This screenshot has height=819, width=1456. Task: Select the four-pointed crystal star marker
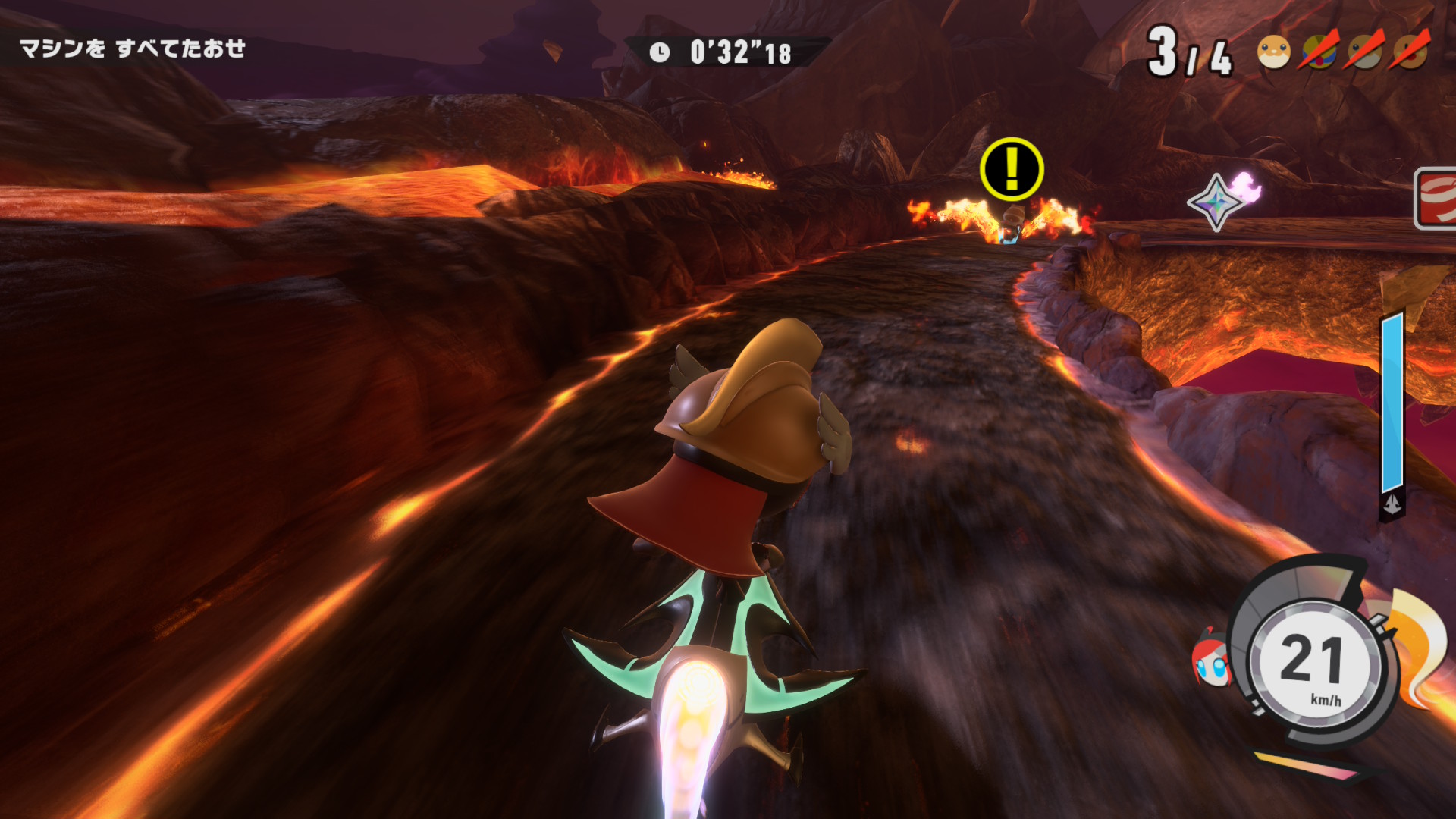point(1216,202)
